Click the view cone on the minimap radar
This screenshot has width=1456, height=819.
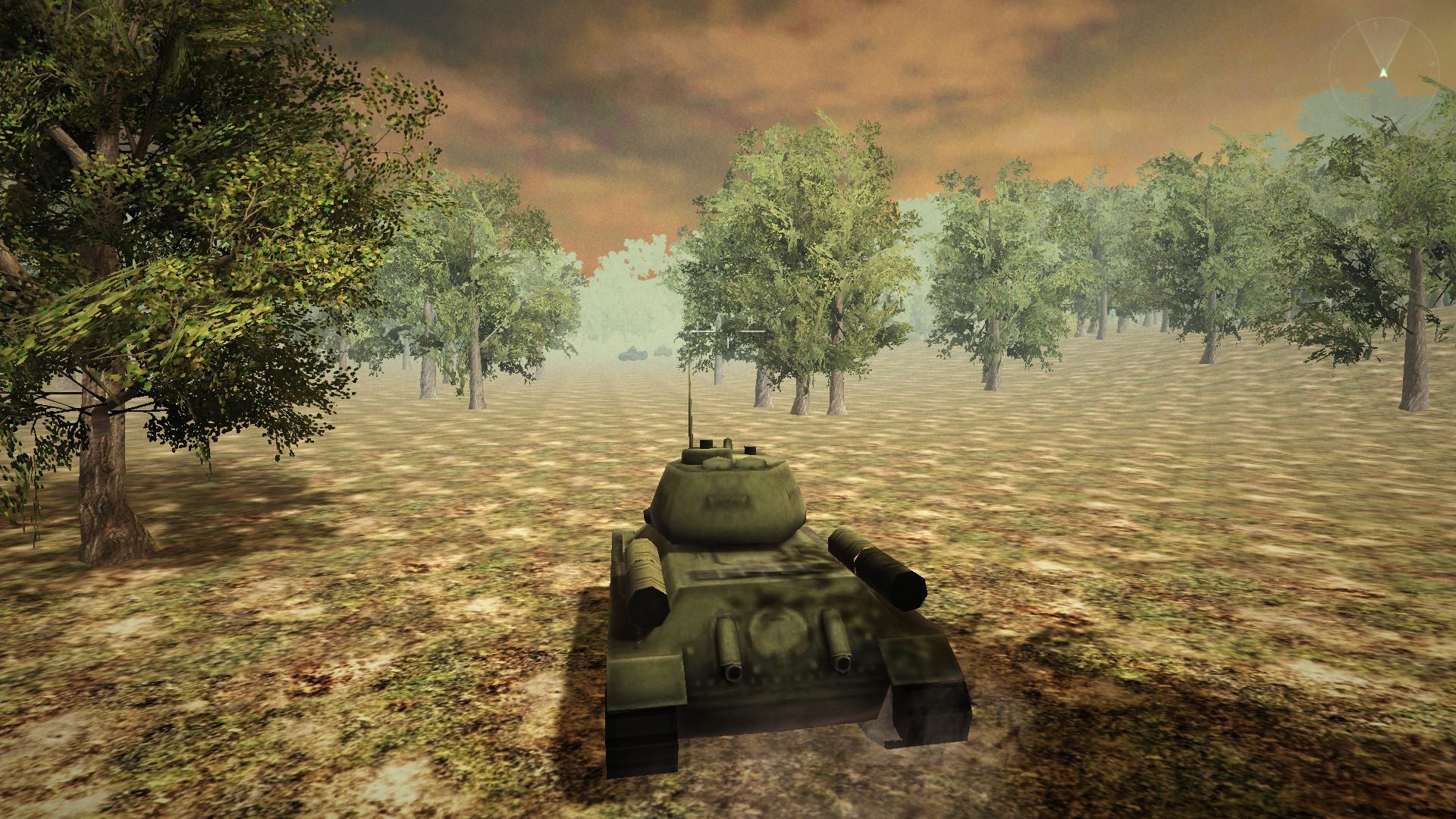[1382, 42]
